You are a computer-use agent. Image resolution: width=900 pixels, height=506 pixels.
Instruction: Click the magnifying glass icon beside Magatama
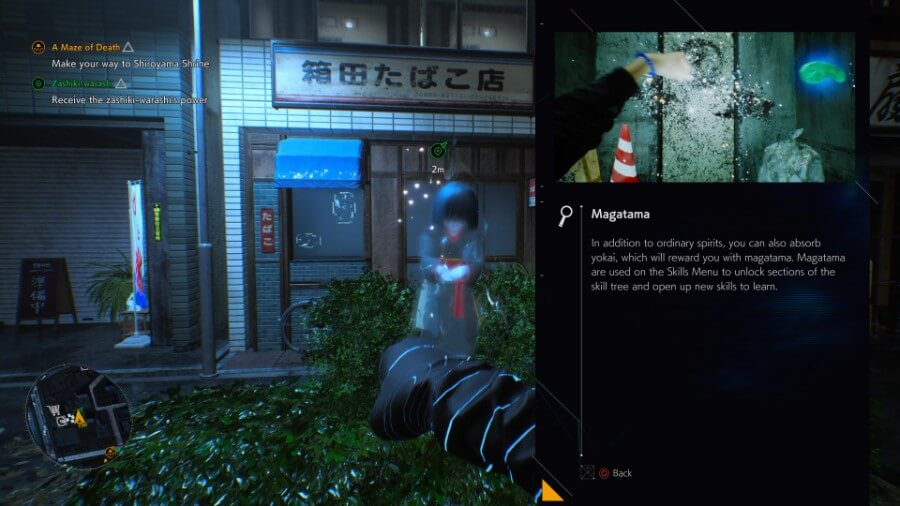pos(568,216)
